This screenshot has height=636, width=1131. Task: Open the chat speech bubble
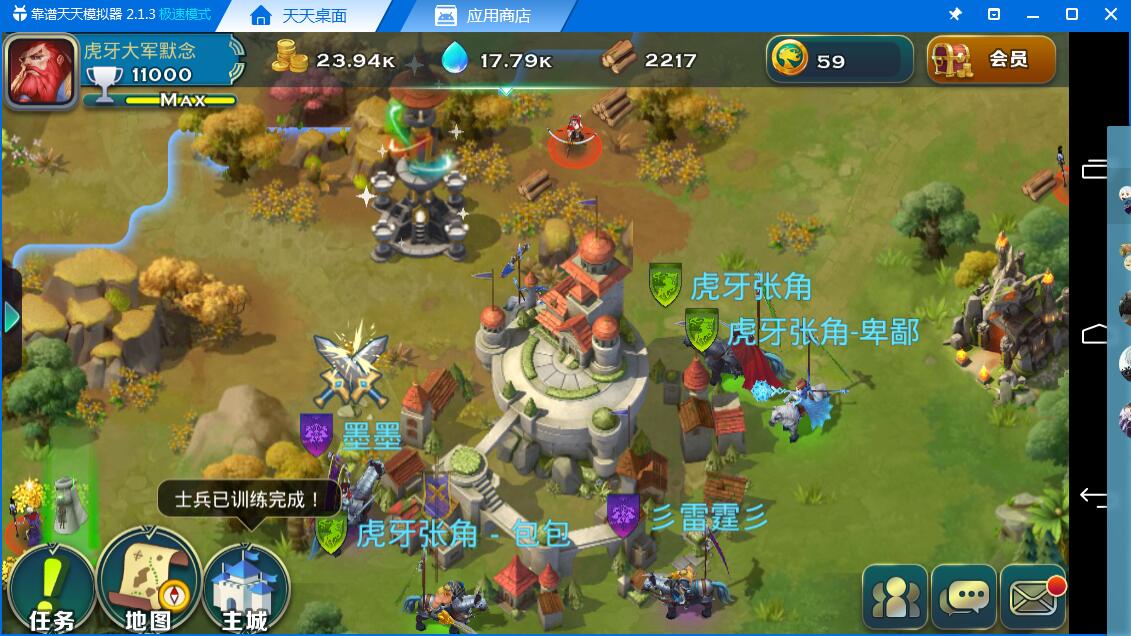965,597
